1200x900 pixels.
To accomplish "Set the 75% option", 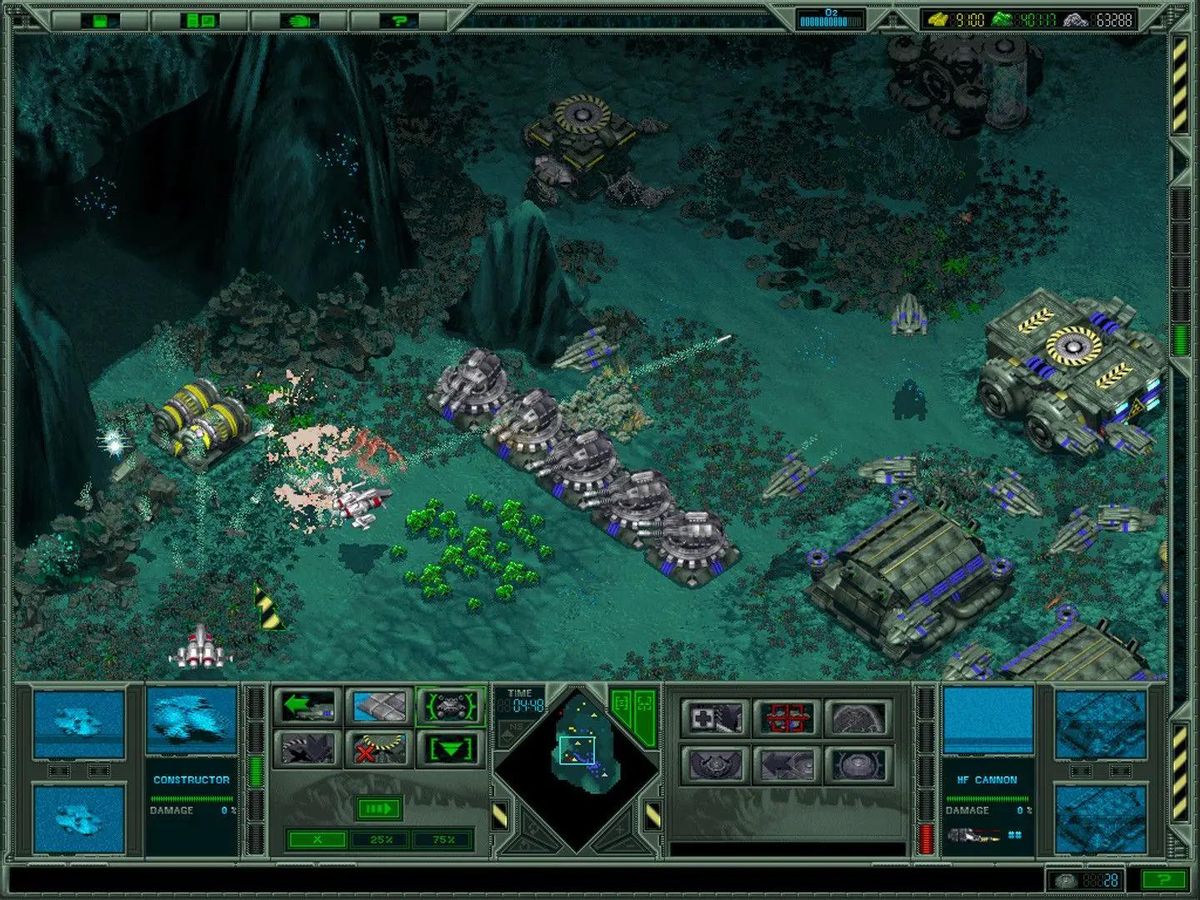I will click(441, 840).
